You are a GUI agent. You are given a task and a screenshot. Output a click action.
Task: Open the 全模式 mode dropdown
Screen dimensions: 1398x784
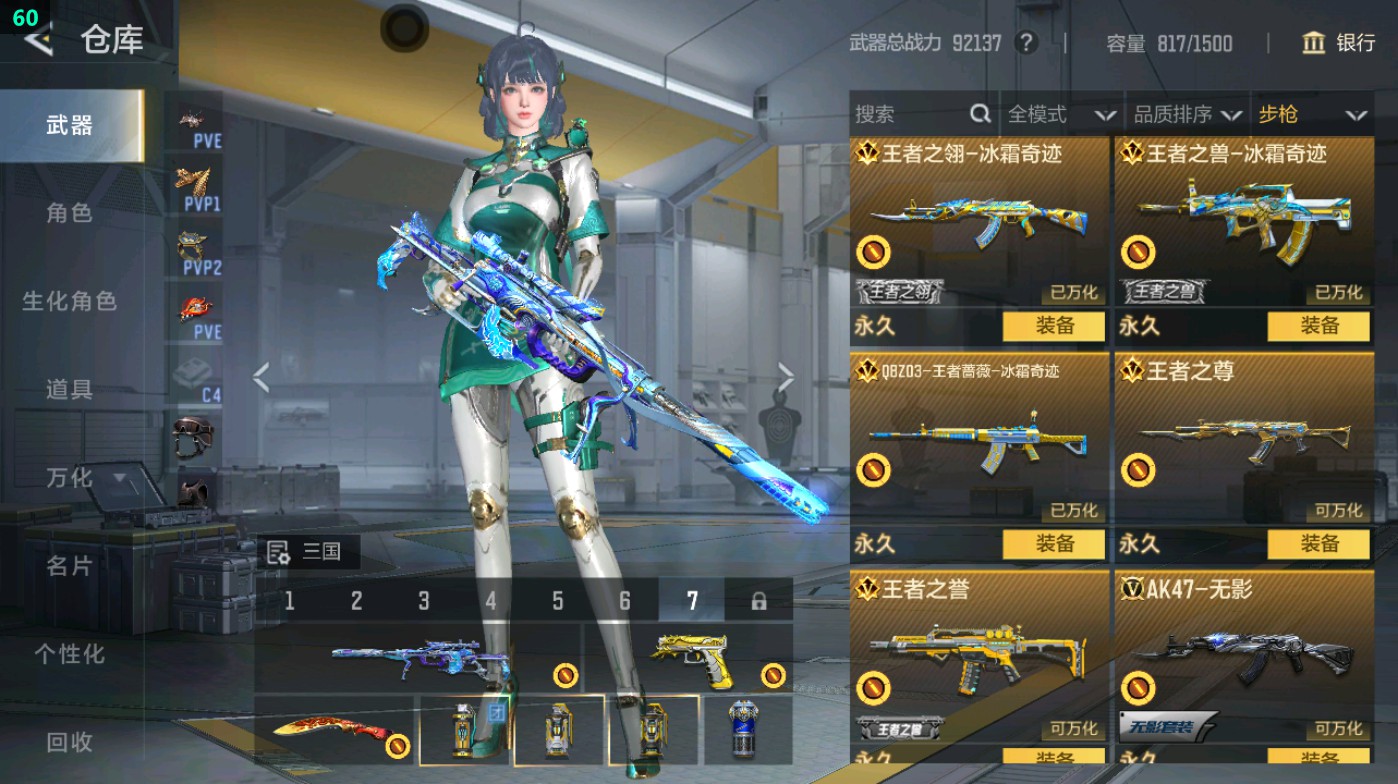1060,115
